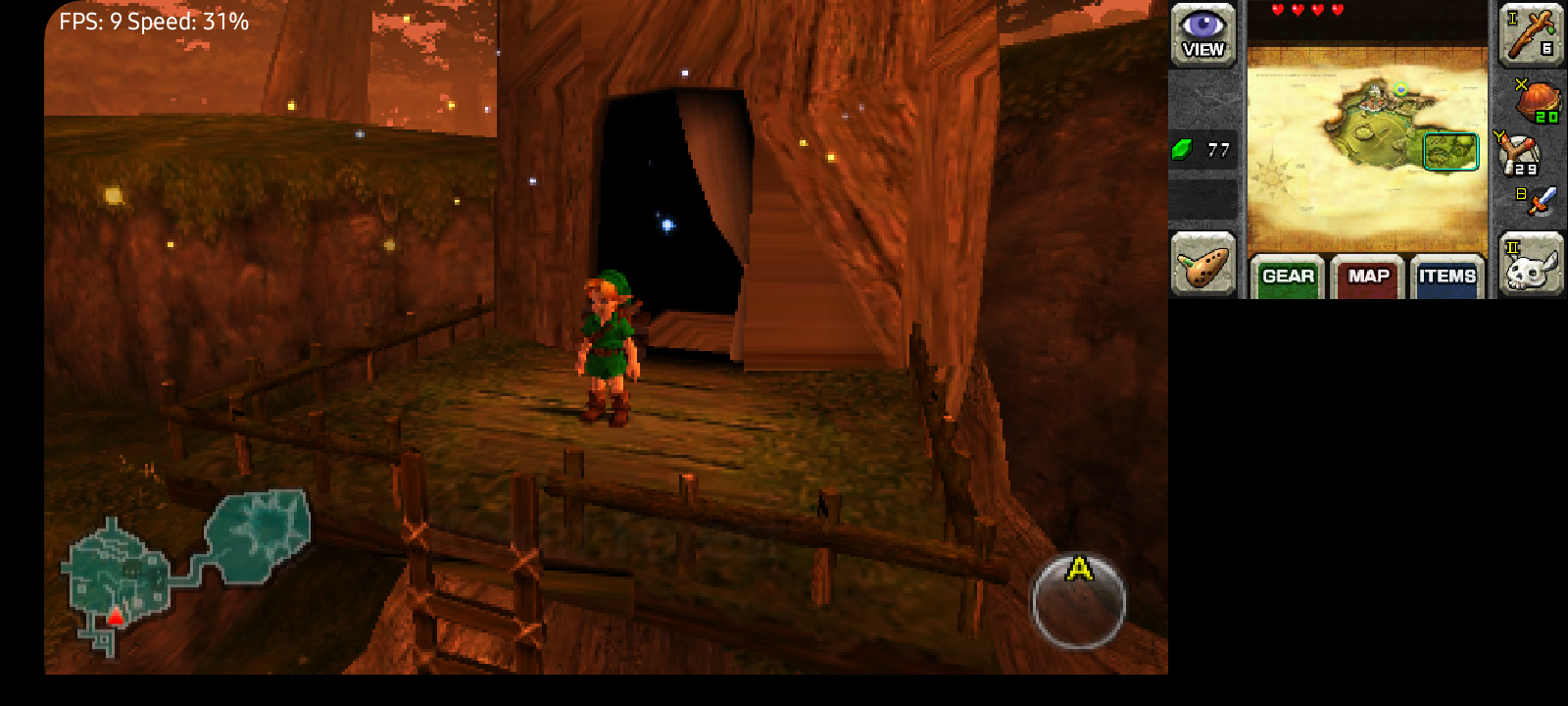This screenshot has height=706, width=1568.
Task: Use the skull mask in slot II
Action: (1531, 265)
